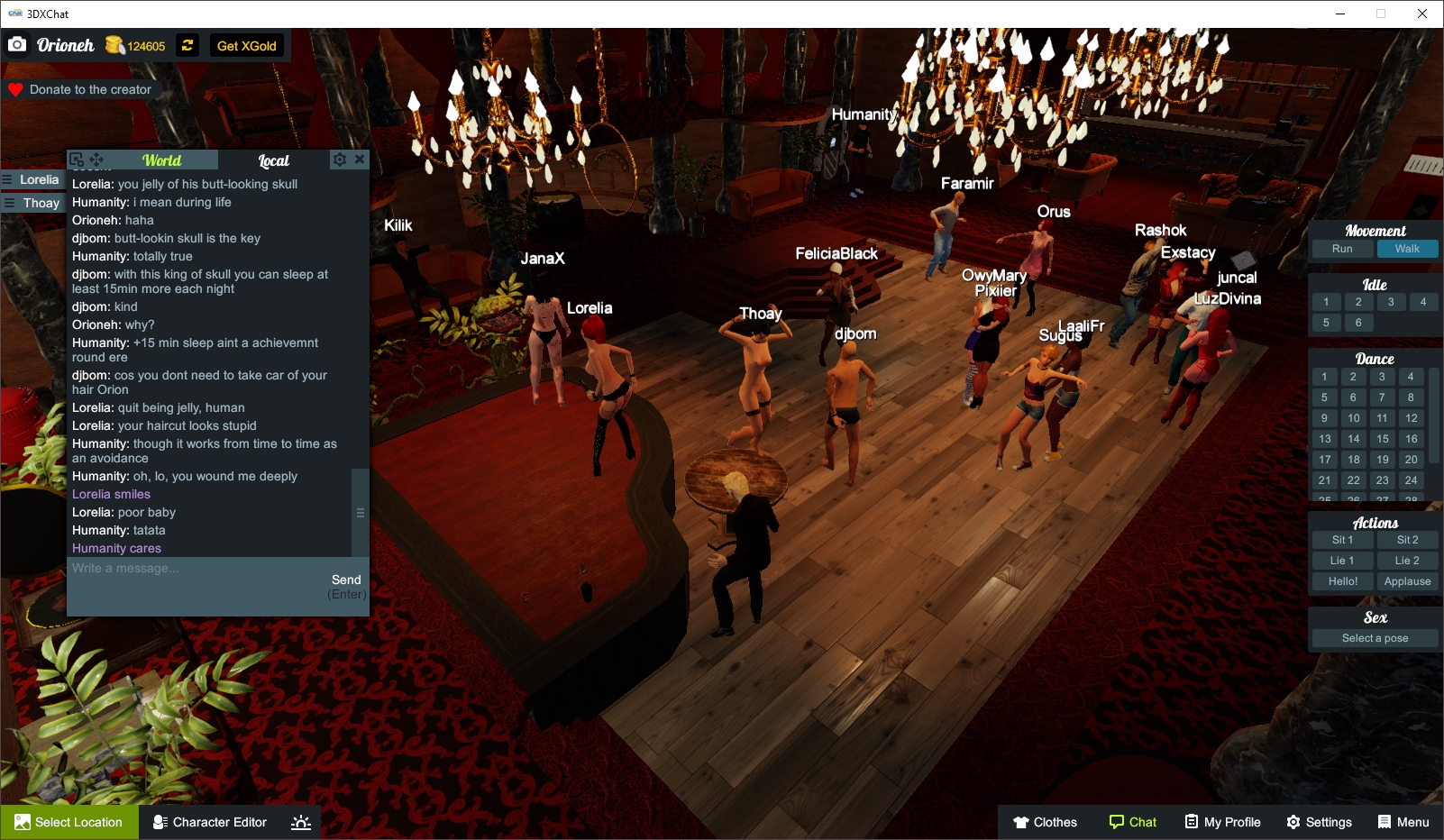Screen dimensions: 1444x840
Task: Click the day/night brightness icon in bottom bar
Action: [299, 822]
